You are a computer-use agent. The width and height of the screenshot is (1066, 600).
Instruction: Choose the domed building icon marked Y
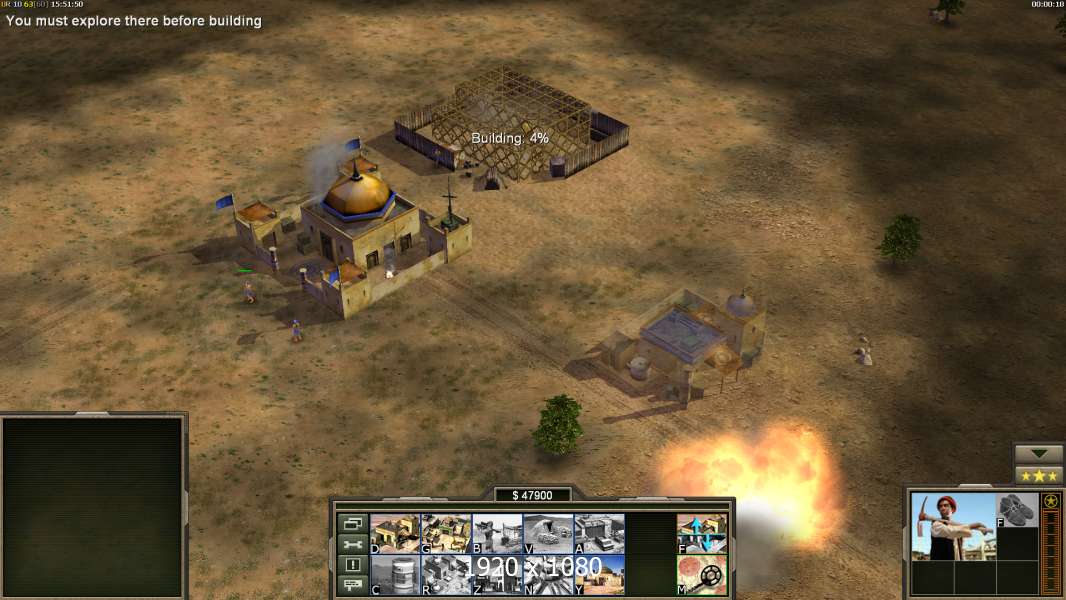pyautogui.click(x=599, y=575)
